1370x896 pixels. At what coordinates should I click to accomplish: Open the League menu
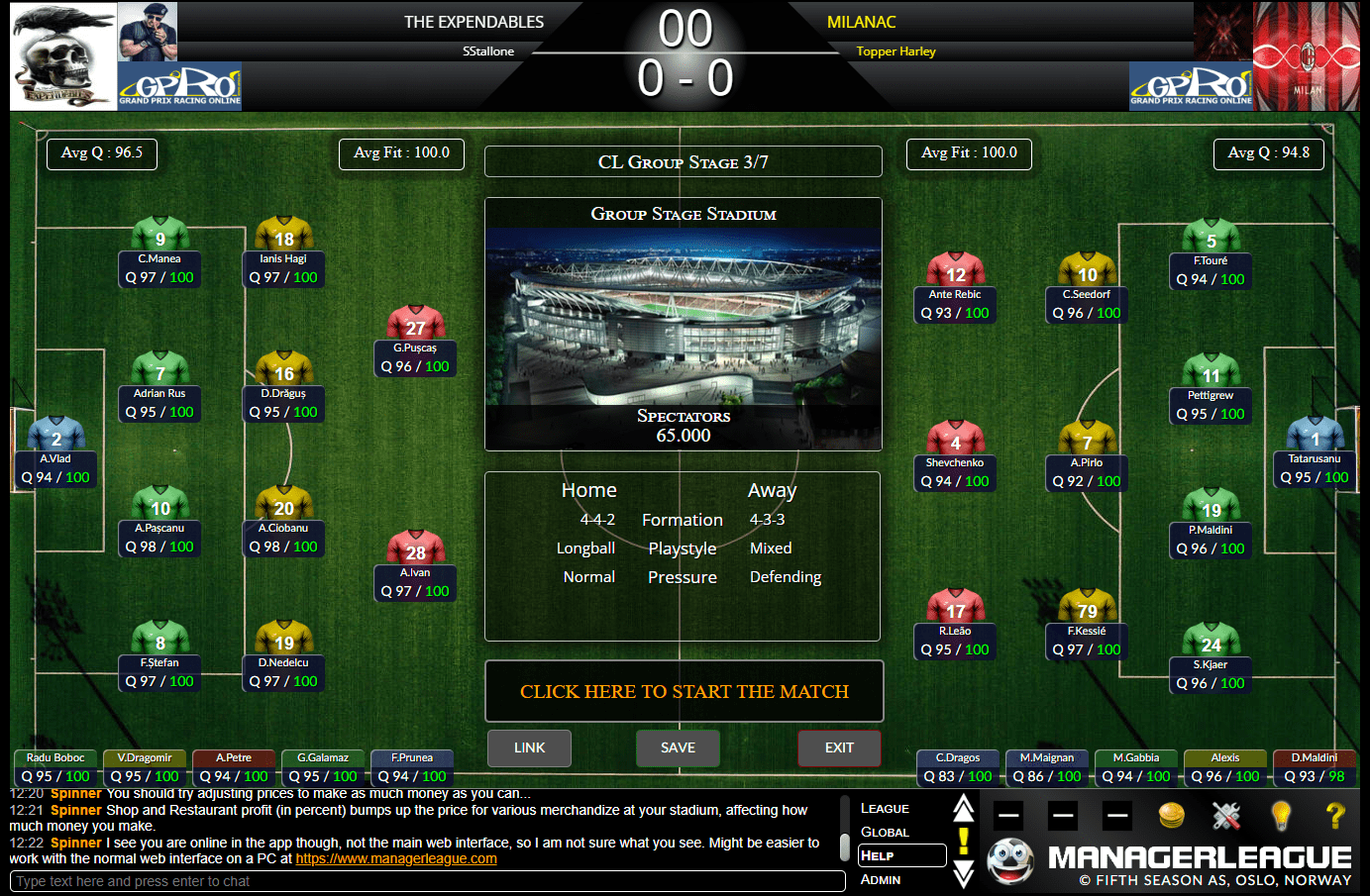click(x=885, y=808)
